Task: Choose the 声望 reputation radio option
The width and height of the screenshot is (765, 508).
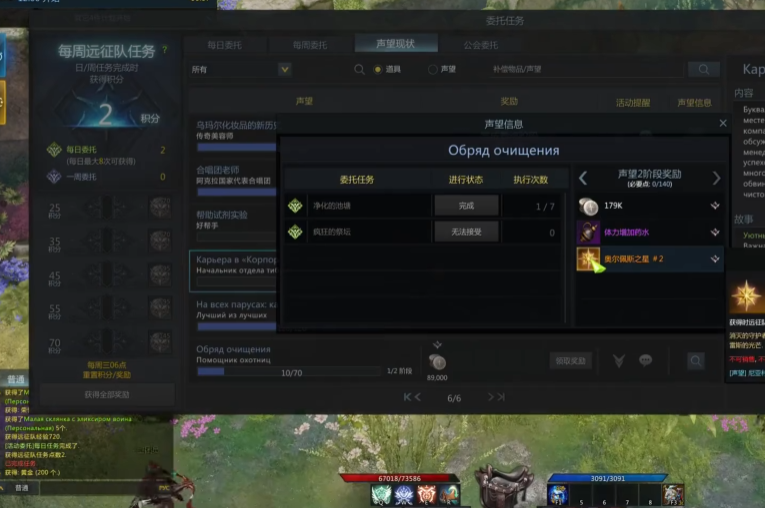Action: coord(433,69)
